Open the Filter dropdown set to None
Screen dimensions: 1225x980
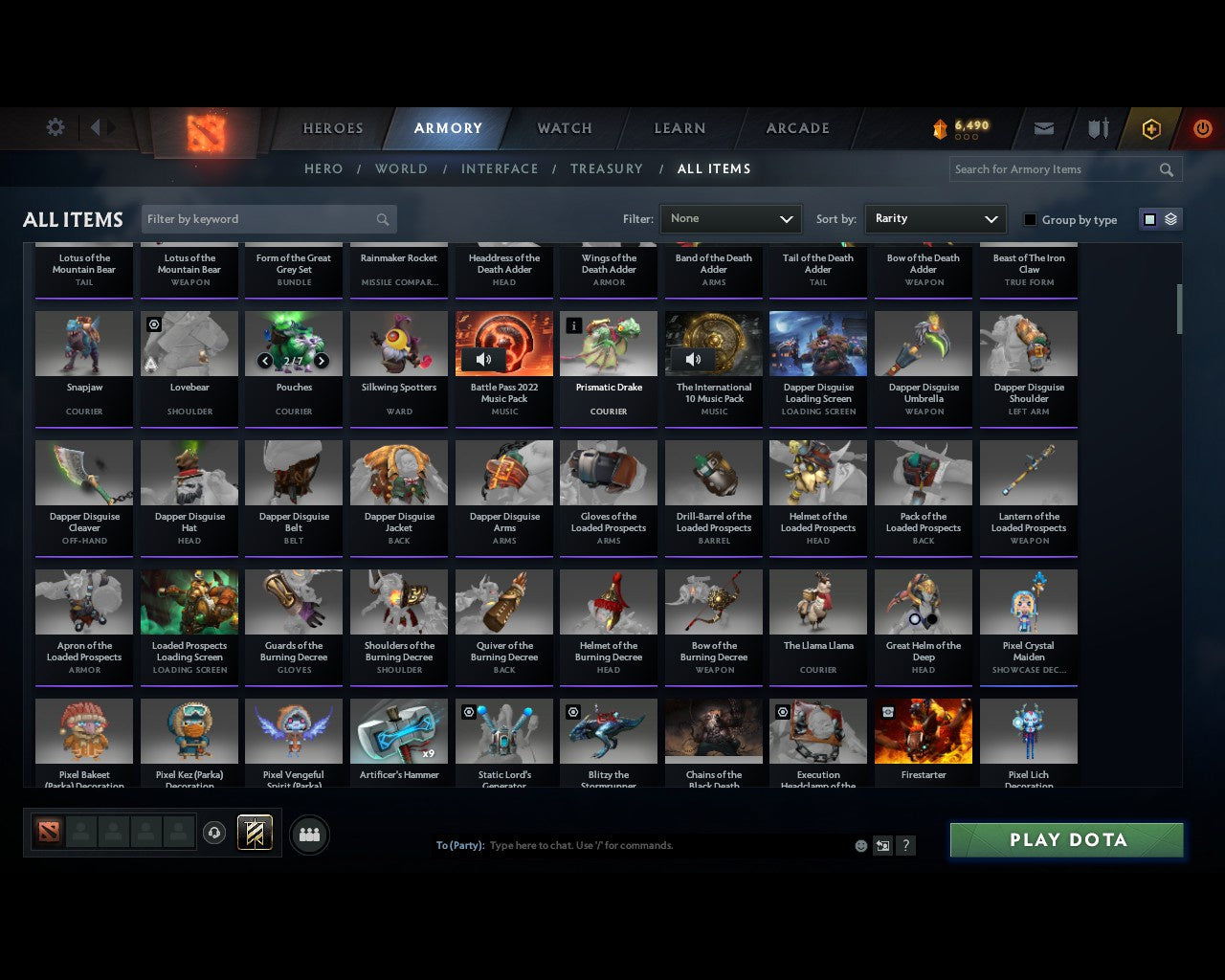tap(730, 219)
